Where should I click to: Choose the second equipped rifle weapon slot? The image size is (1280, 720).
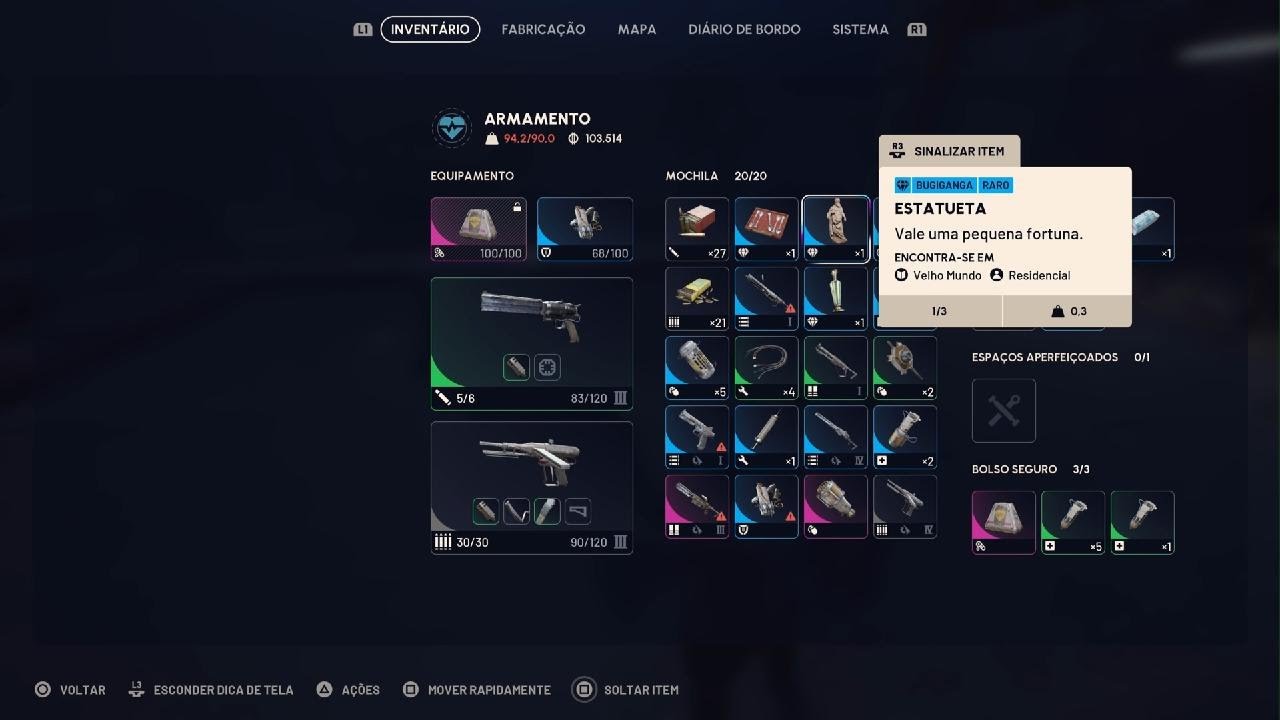pos(531,487)
